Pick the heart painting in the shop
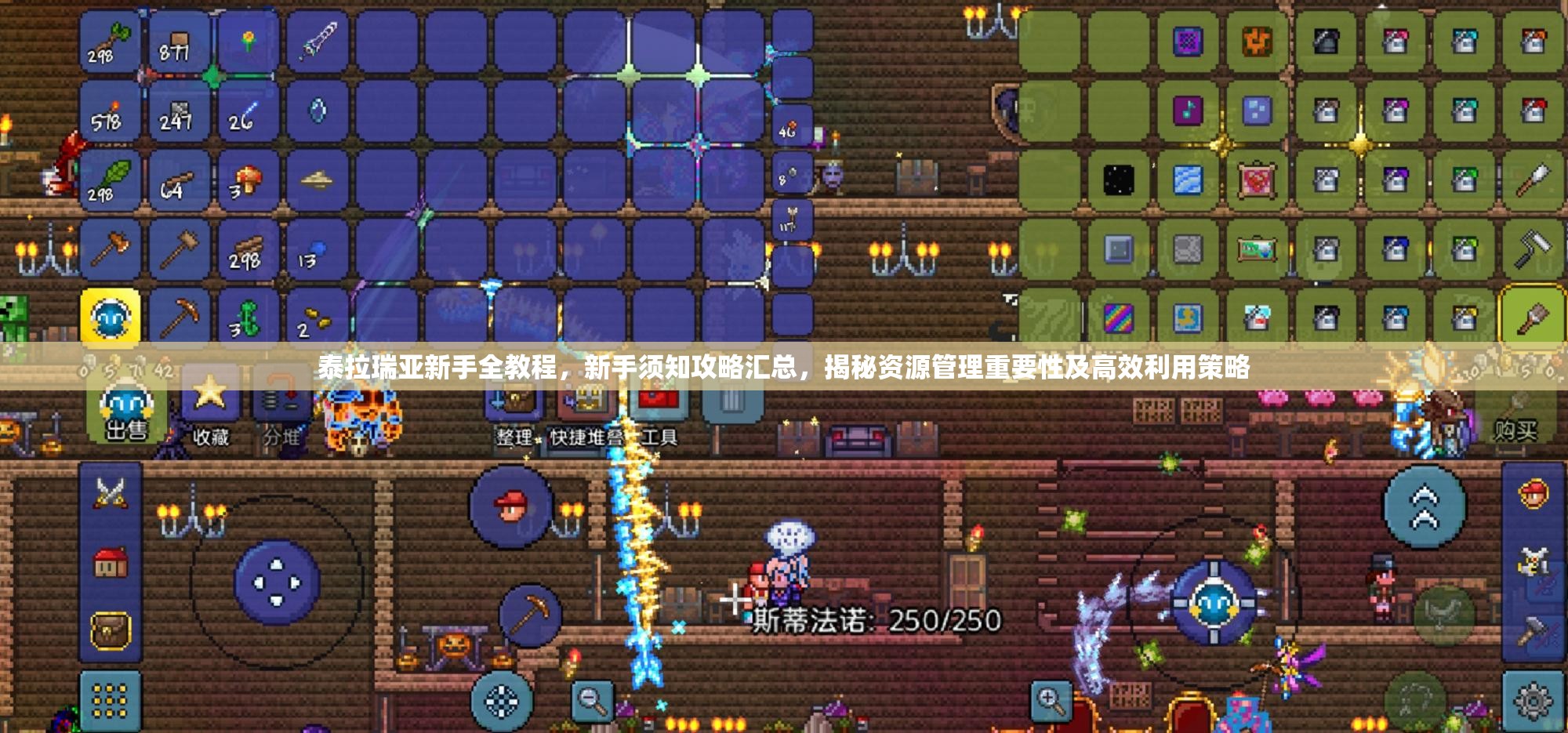Screen dimensions: 1568x733 pos(1257,180)
